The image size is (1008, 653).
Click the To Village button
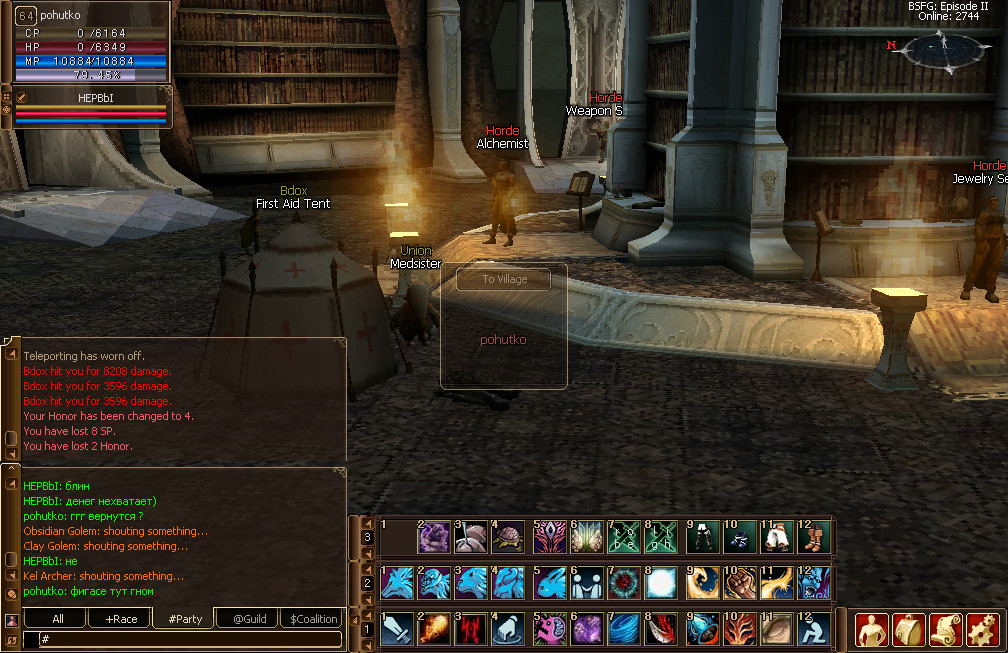pyautogui.click(x=503, y=279)
